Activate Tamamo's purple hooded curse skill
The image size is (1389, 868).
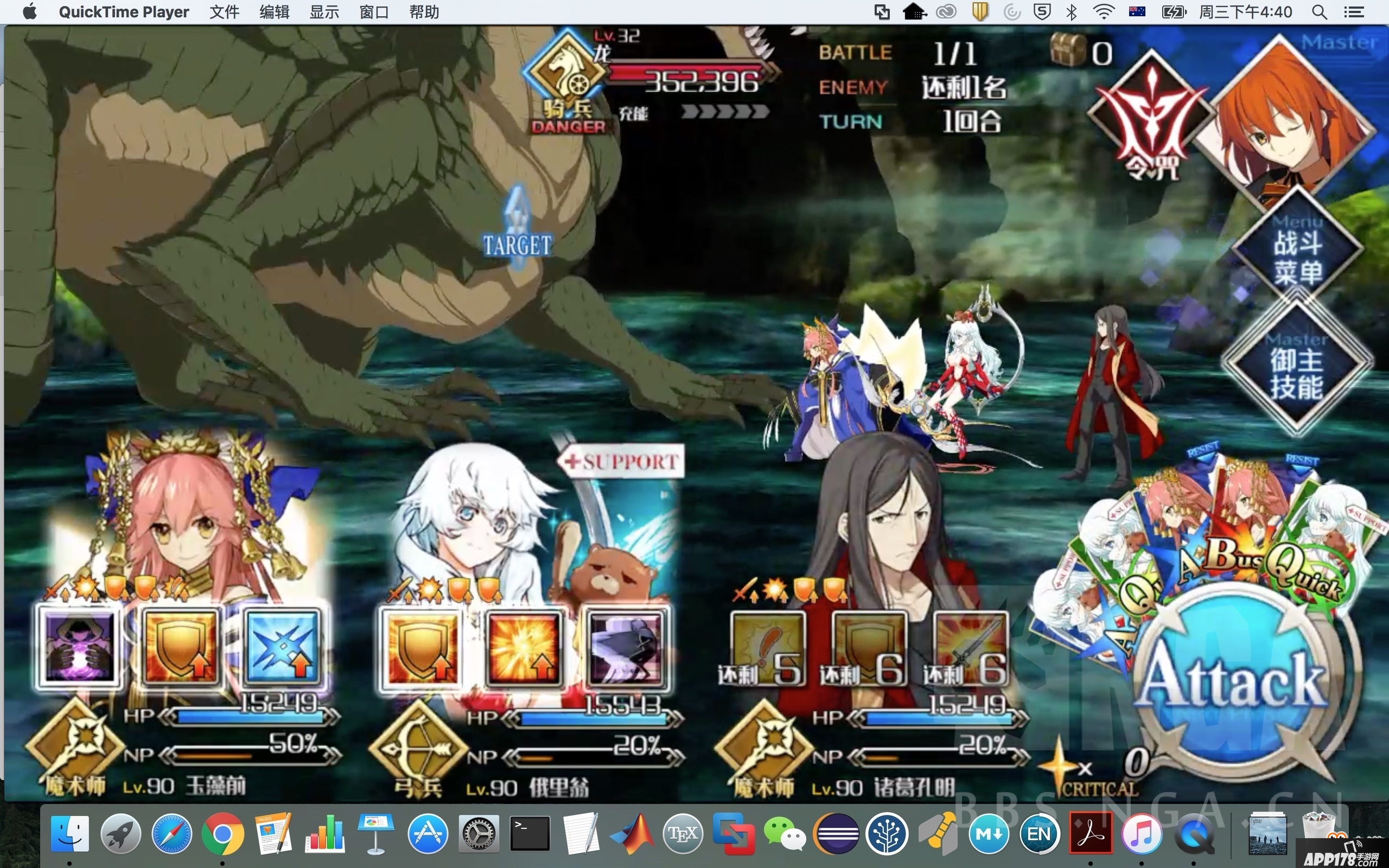[x=80, y=647]
